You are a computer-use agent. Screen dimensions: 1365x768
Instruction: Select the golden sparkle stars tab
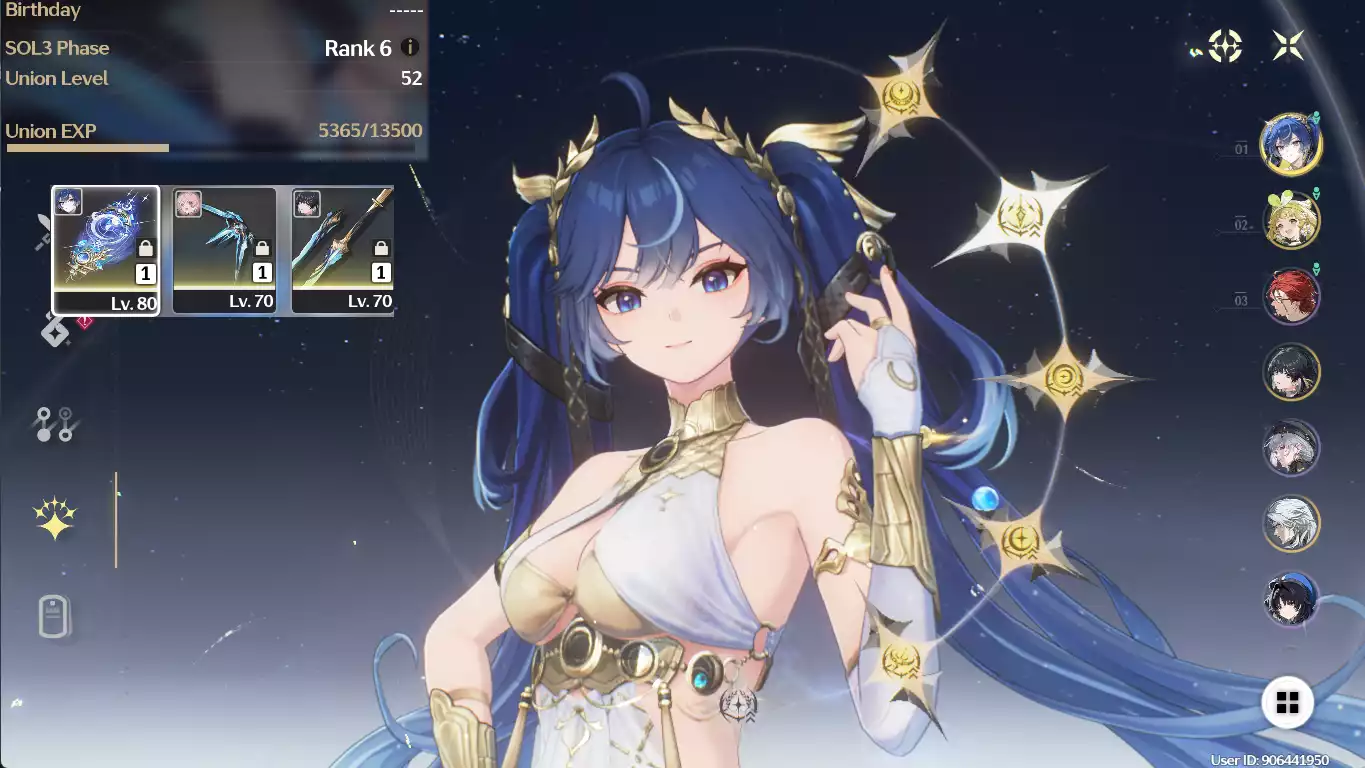[x=54, y=519]
